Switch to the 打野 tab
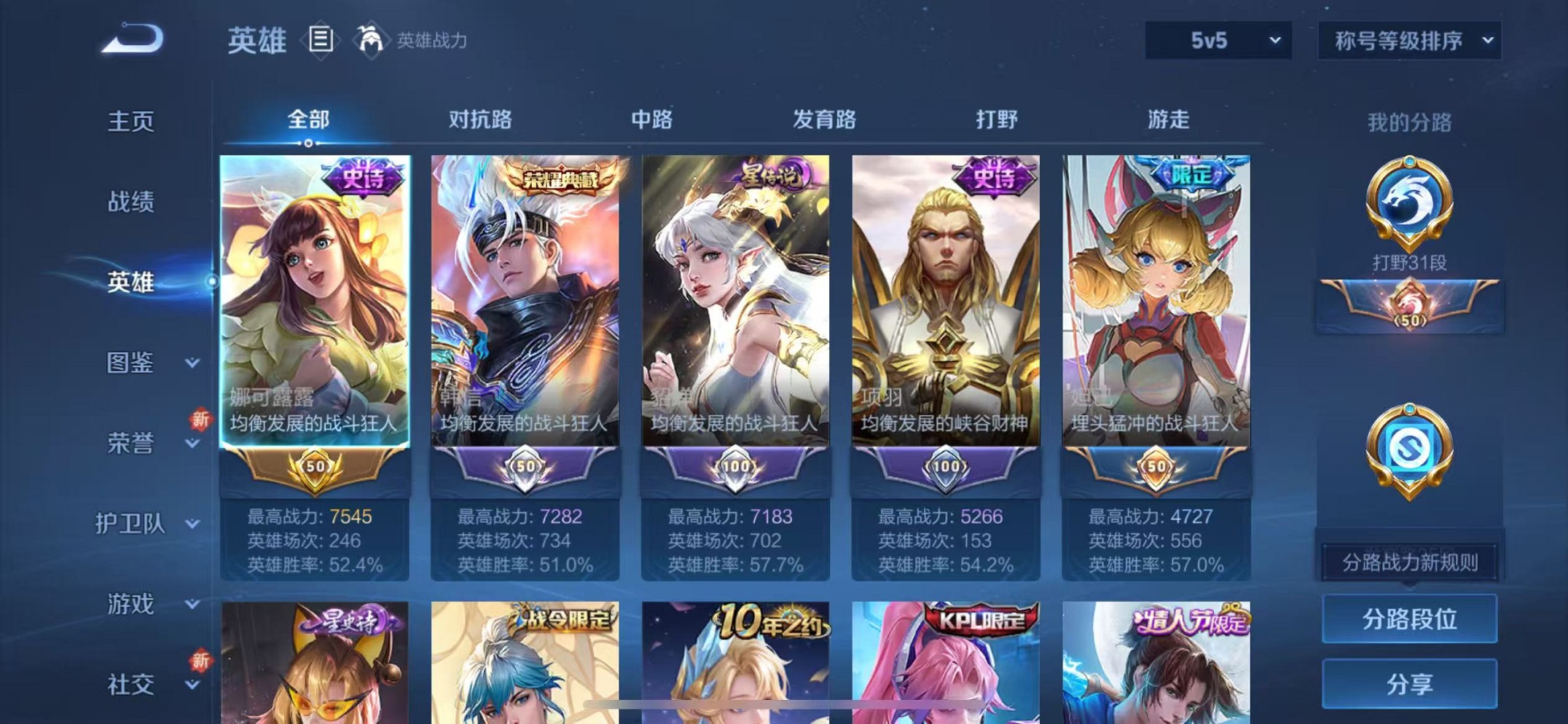The height and width of the screenshot is (724, 1568). click(995, 119)
